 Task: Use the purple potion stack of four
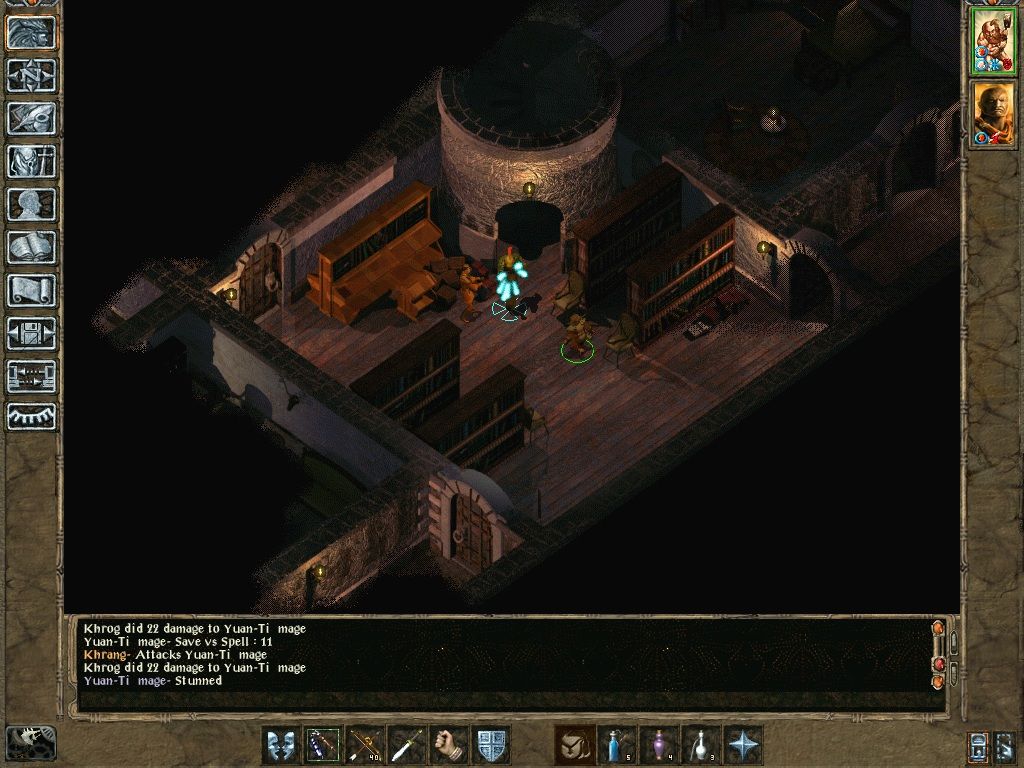coord(659,745)
